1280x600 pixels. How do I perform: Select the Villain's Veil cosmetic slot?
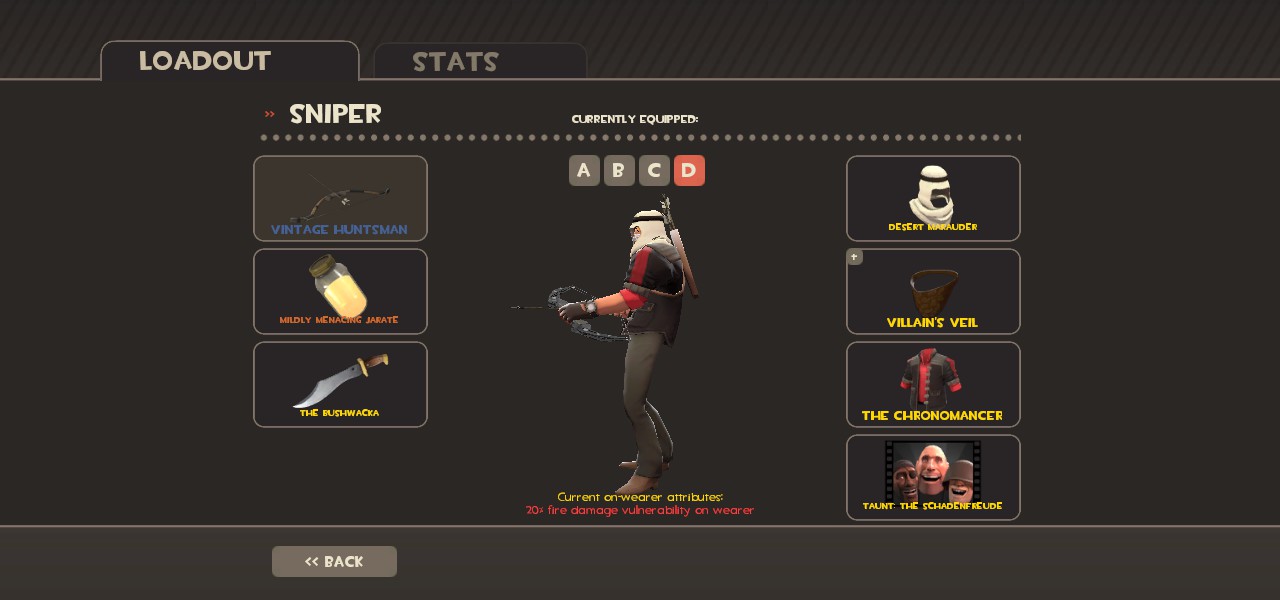click(x=933, y=291)
